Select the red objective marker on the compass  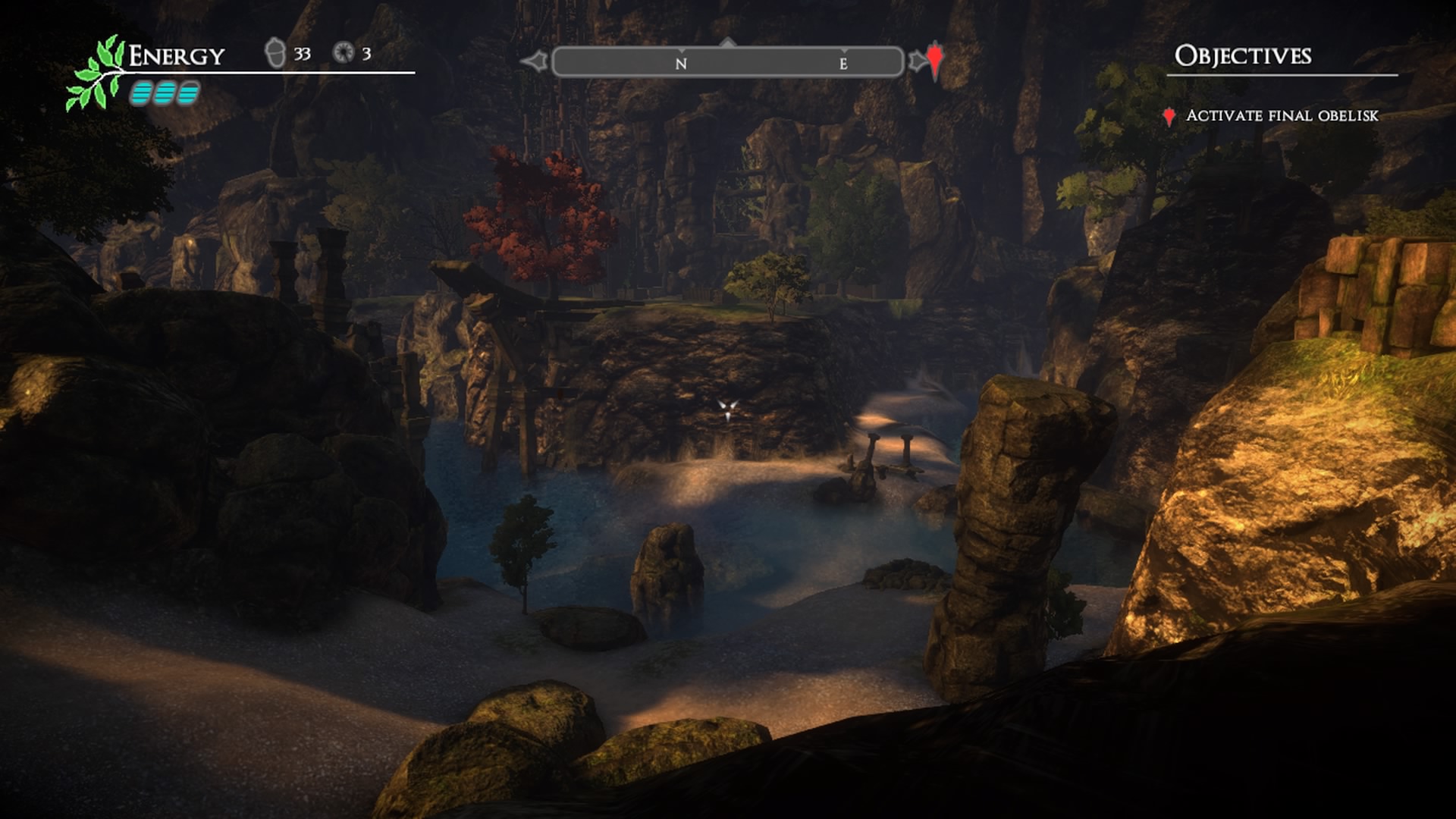(935, 60)
